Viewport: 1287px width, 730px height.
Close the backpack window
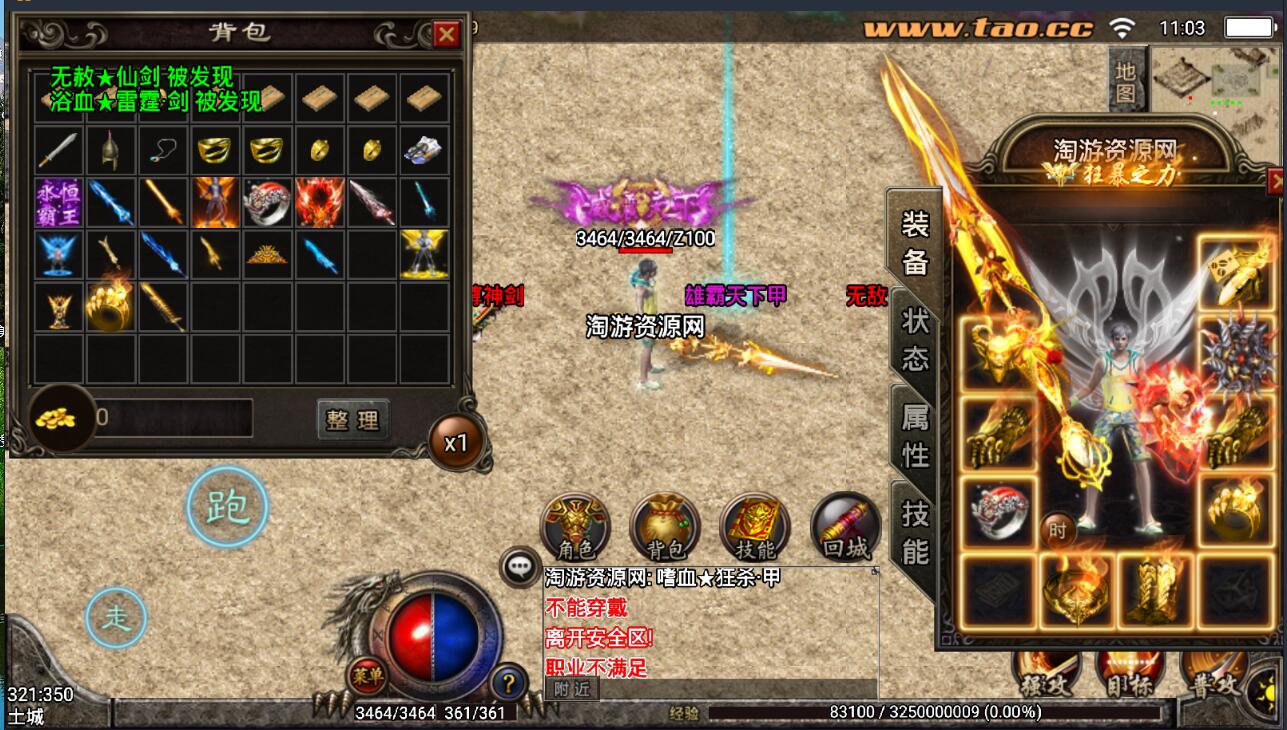446,35
